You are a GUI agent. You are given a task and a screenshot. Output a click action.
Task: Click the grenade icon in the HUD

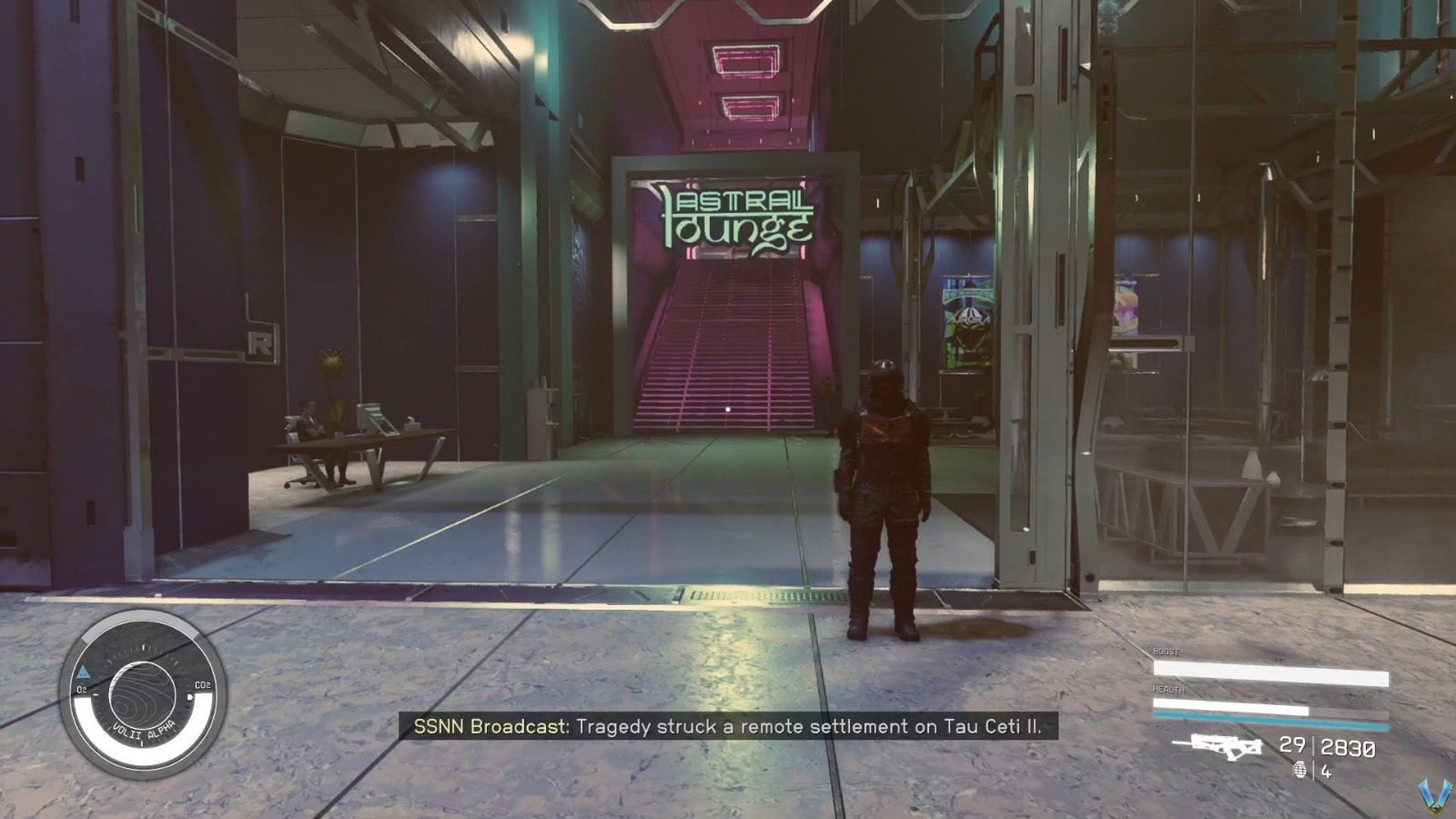[x=1300, y=771]
